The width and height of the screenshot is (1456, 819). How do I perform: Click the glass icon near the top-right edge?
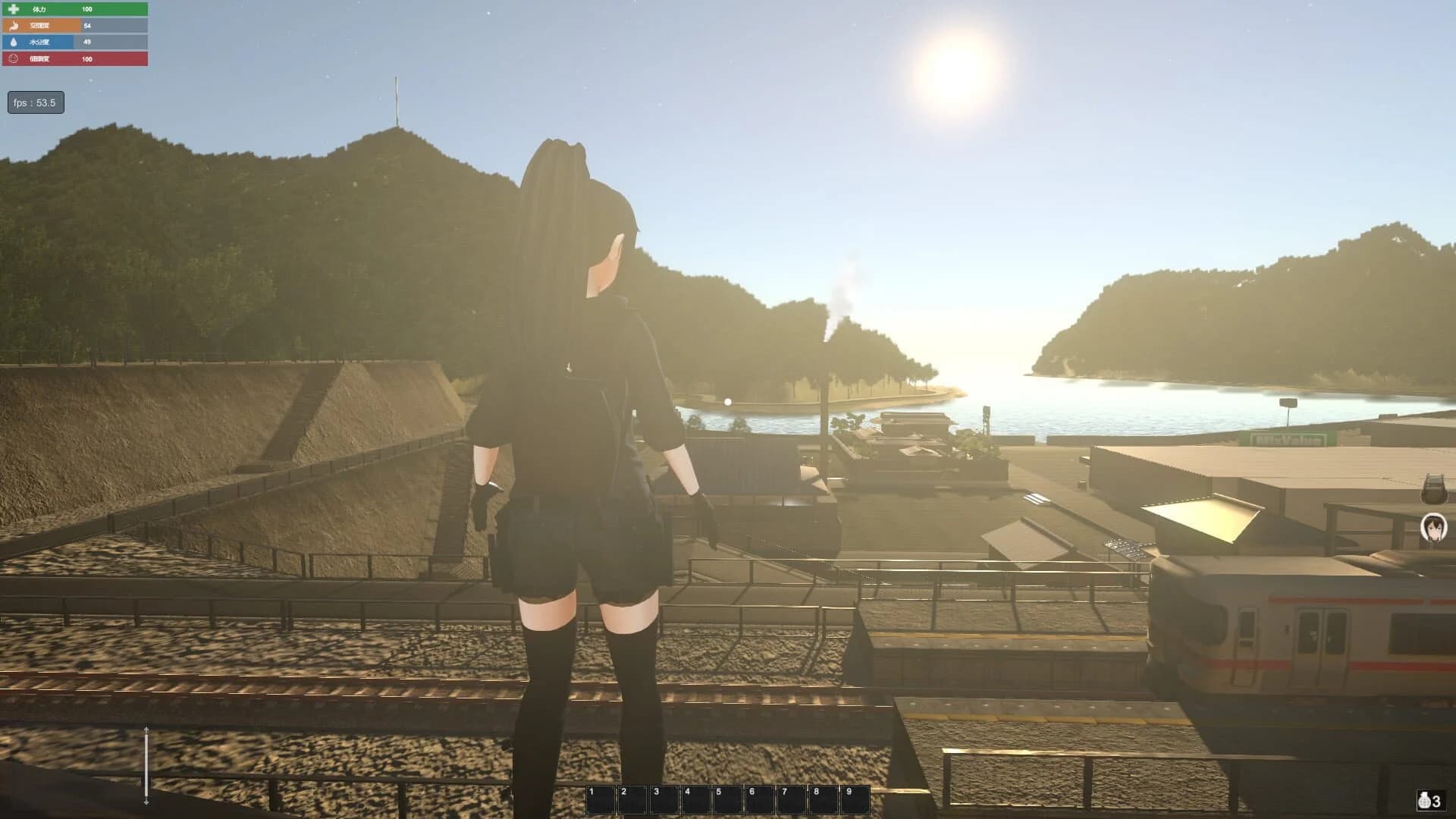click(x=1432, y=487)
